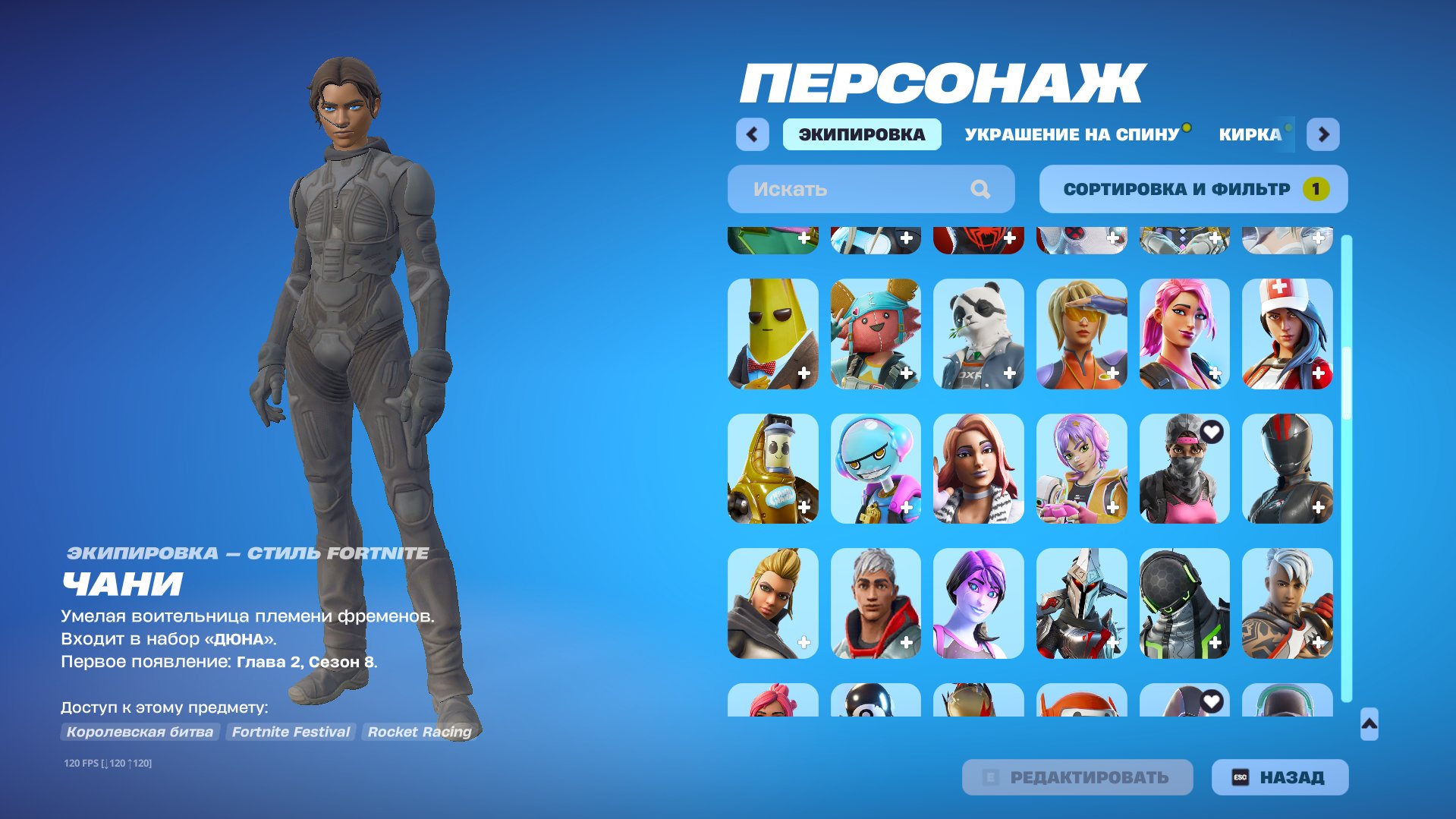Image resolution: width=1456 pixels, height=819 pixels.
Task: Click the plus icon on the medic skin
Action: (x=1319, y=373)
